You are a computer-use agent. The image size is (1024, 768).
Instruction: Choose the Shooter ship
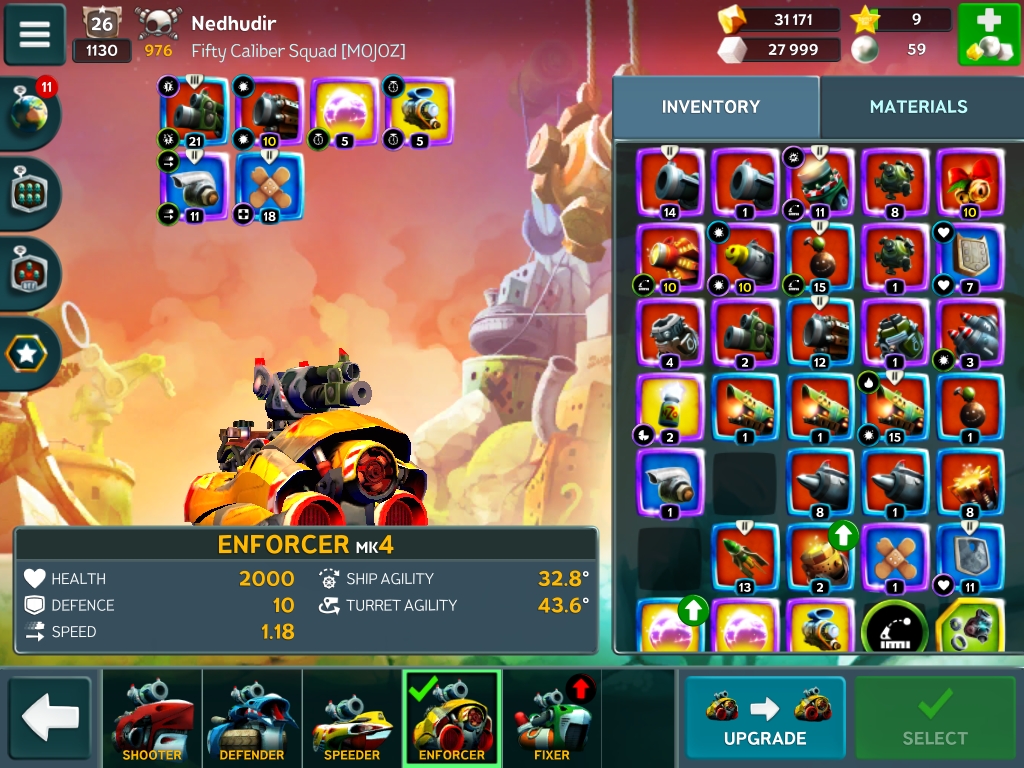(152, 719)
